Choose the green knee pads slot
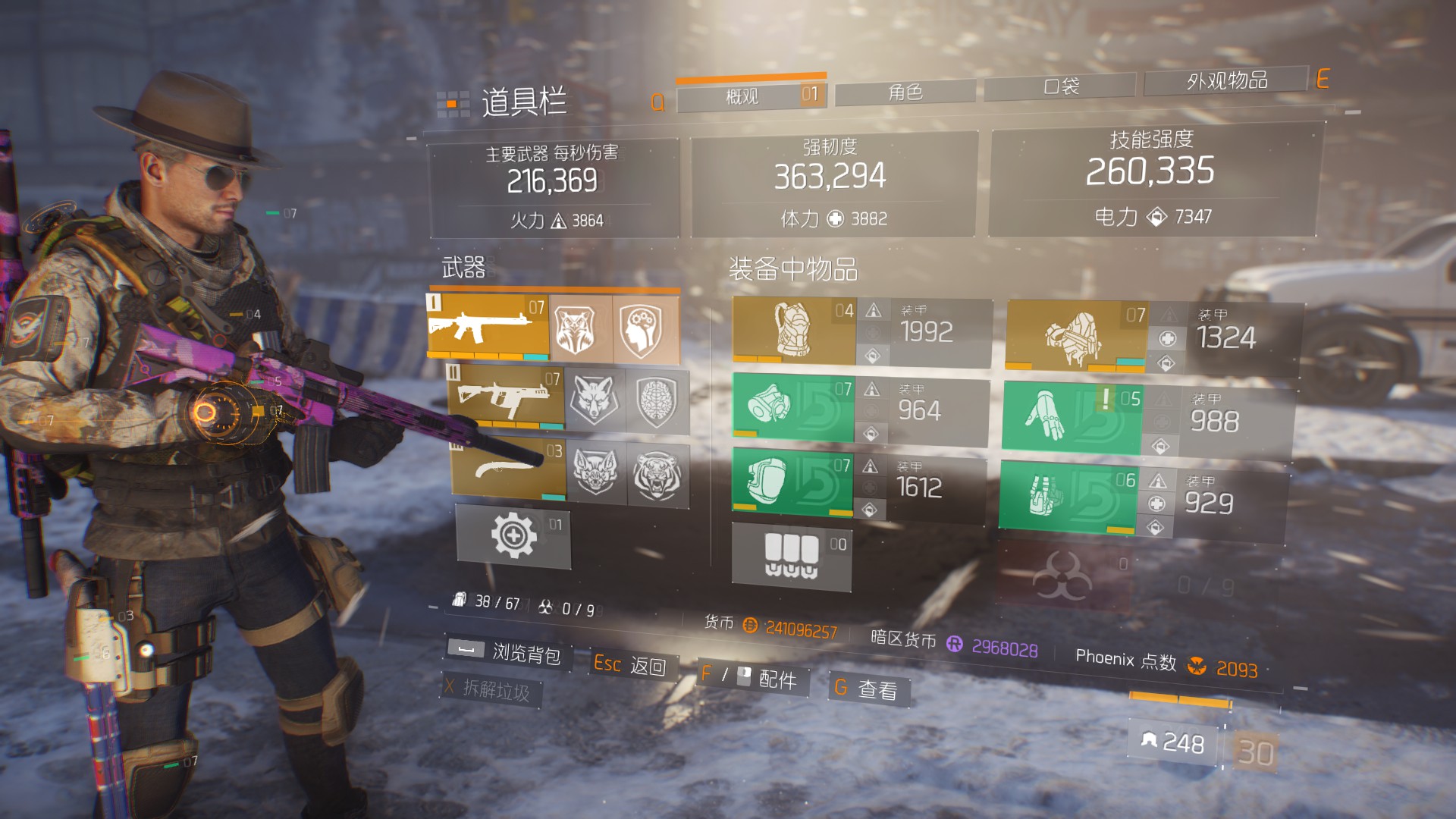Viewport: 1456px width, 819px height. [792, 482]
